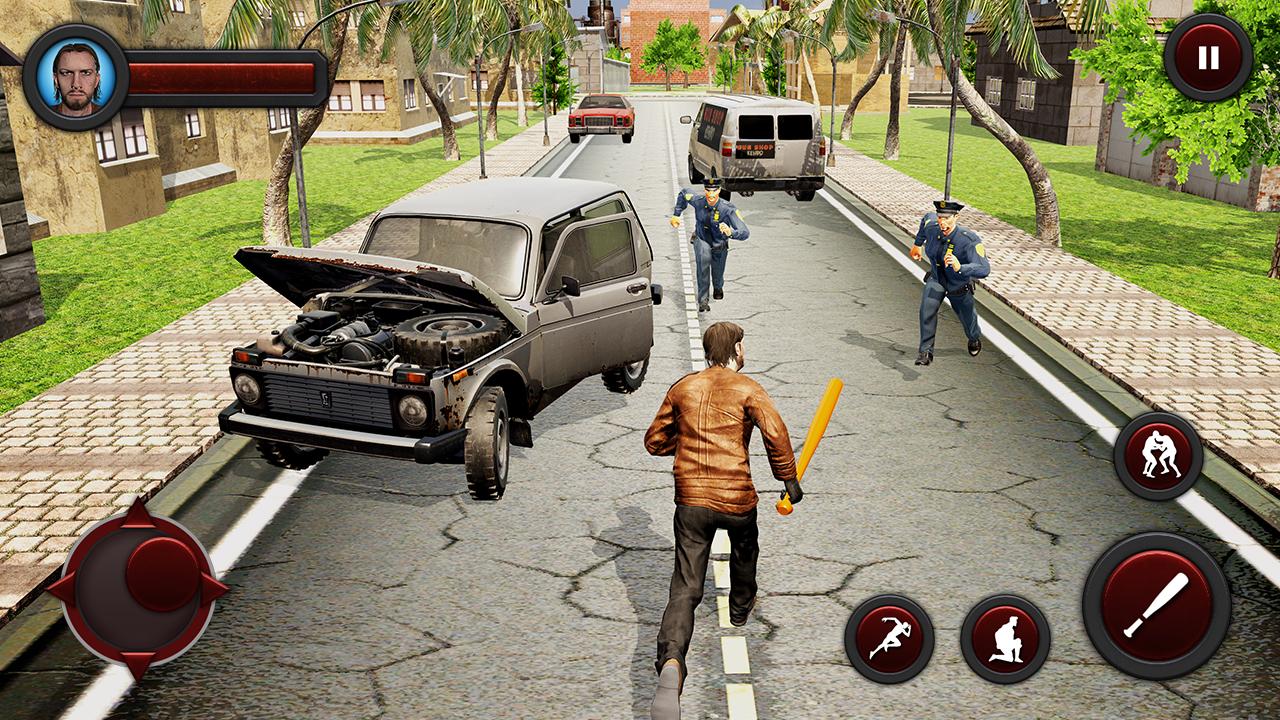1280x720 pixels.
Task: Click the policeman on the right sidewalk
Action: [x=950, y=270]
